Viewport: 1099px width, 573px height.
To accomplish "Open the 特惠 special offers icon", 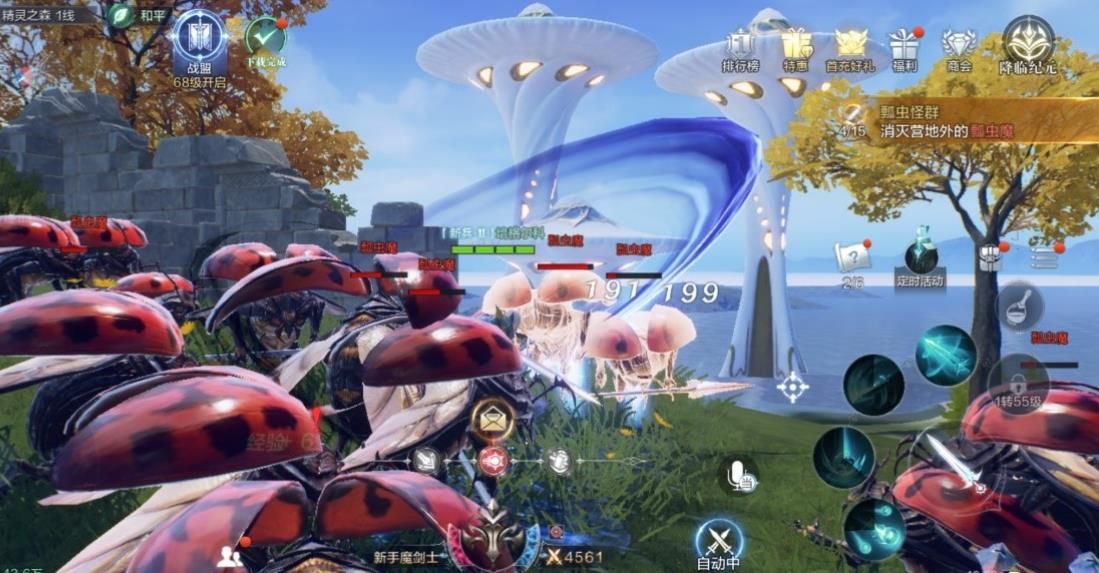I will click(797, 46).
